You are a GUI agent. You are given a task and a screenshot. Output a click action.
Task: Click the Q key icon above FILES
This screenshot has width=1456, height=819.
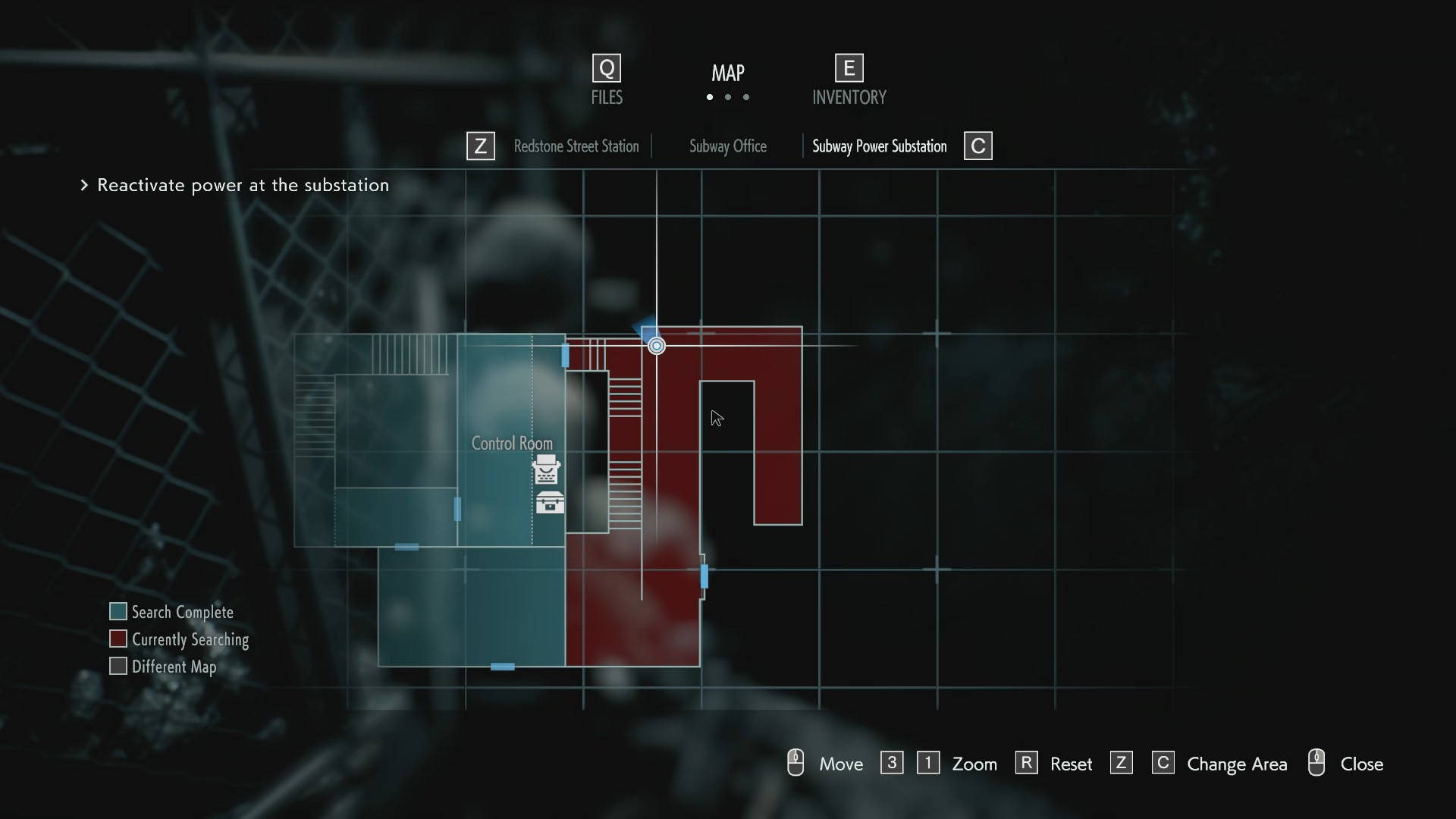coord(605,67)
